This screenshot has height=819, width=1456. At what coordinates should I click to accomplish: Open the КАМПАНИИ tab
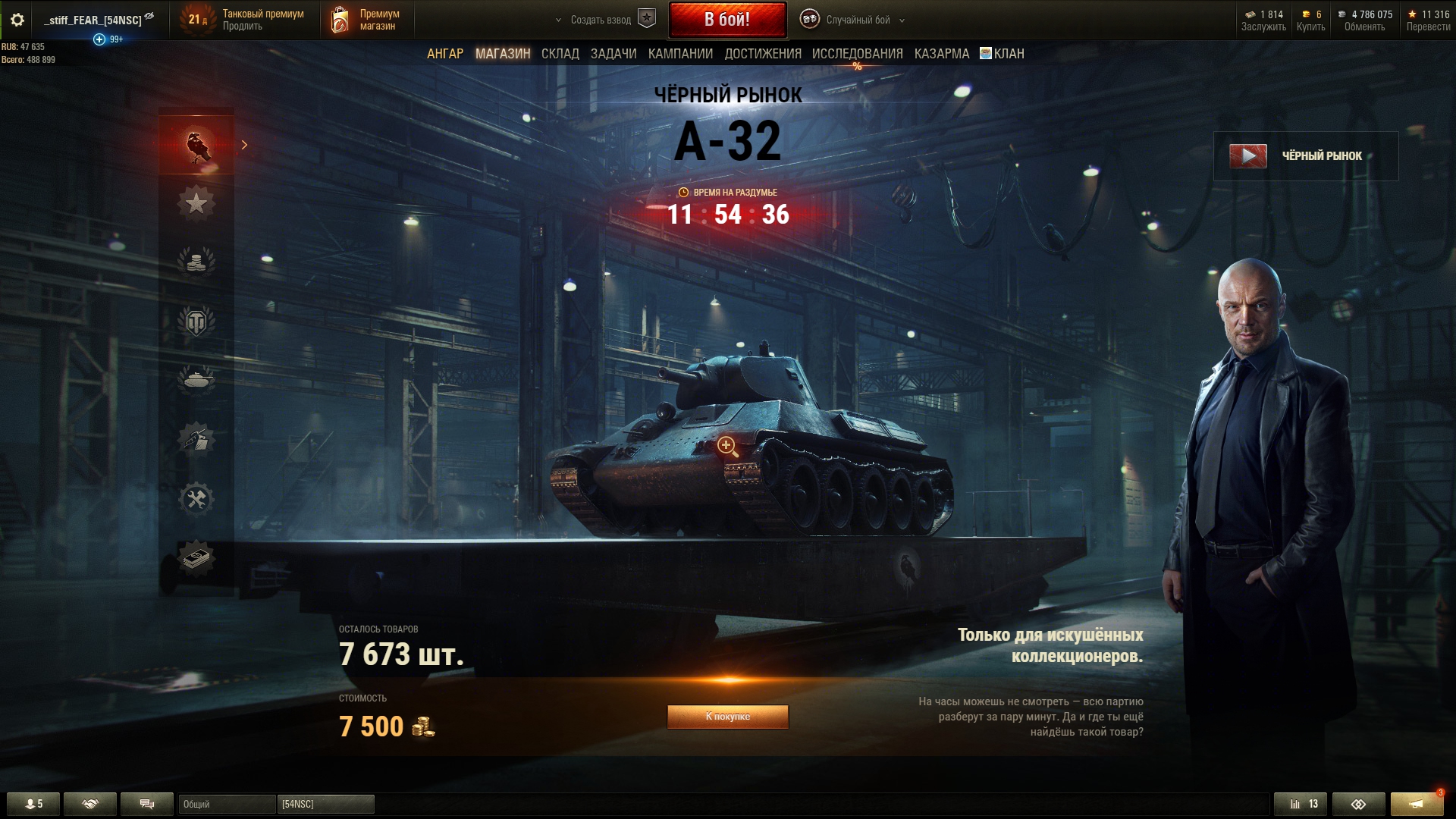(x=679, y=54)
